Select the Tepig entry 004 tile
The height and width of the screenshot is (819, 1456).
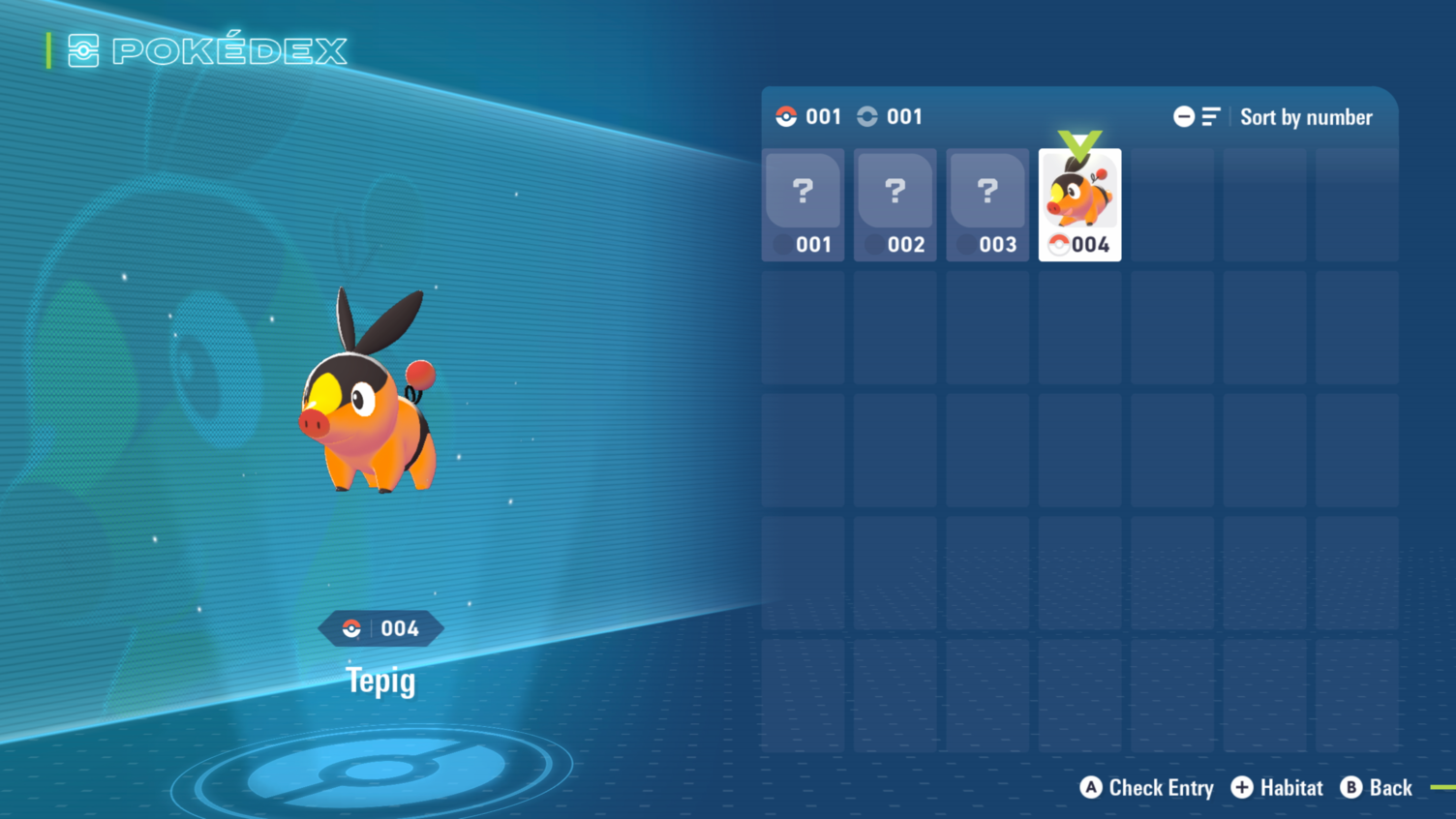1079,204
